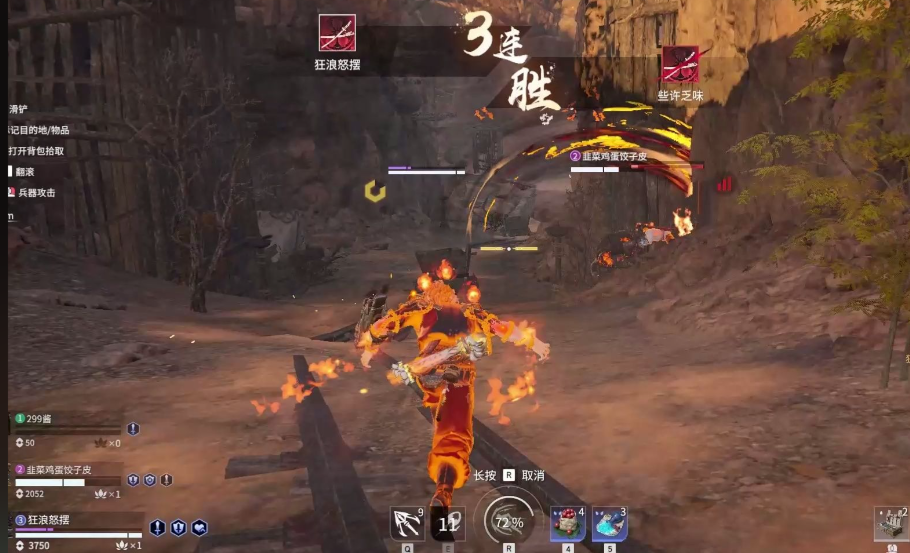Use the red berry basket consumable
This screenshot has width=910, height=553.
point(567,524)
